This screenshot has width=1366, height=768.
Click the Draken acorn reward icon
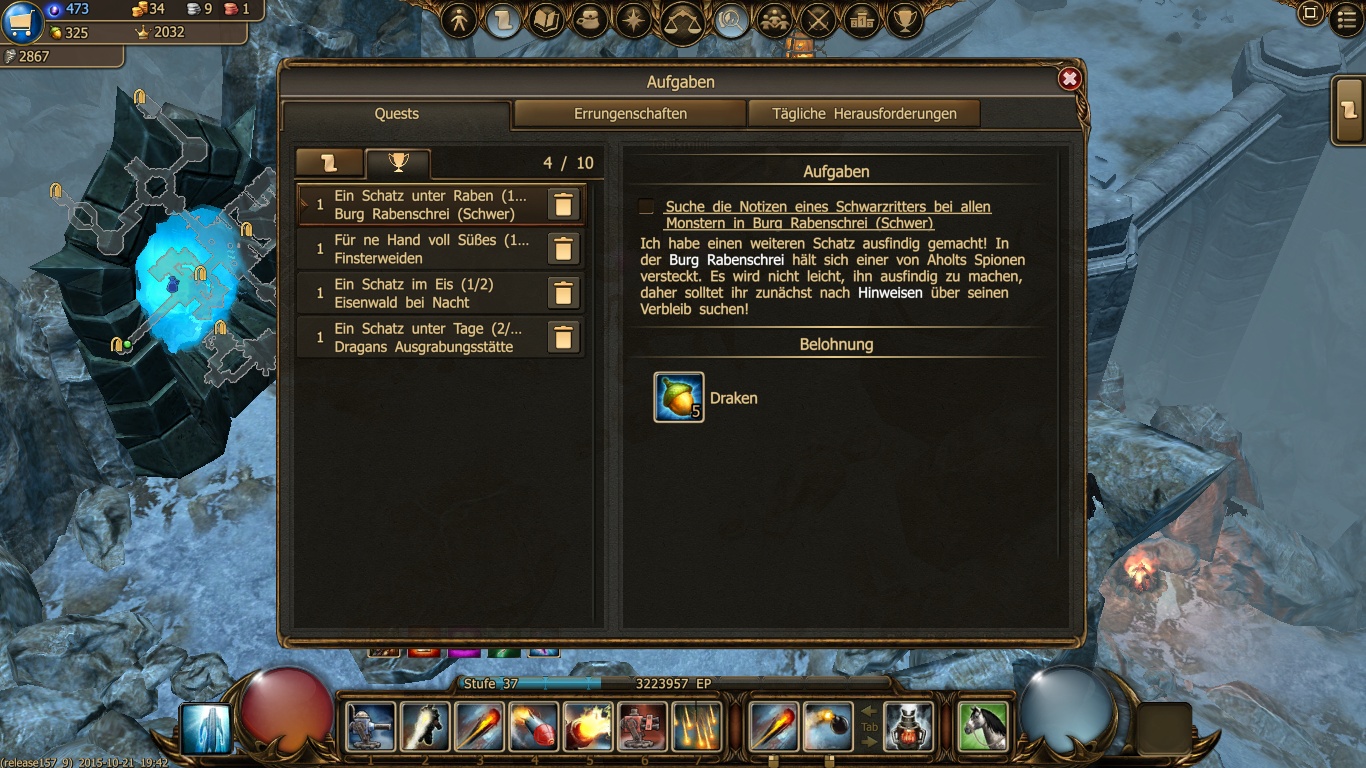[x=679, y=397]
